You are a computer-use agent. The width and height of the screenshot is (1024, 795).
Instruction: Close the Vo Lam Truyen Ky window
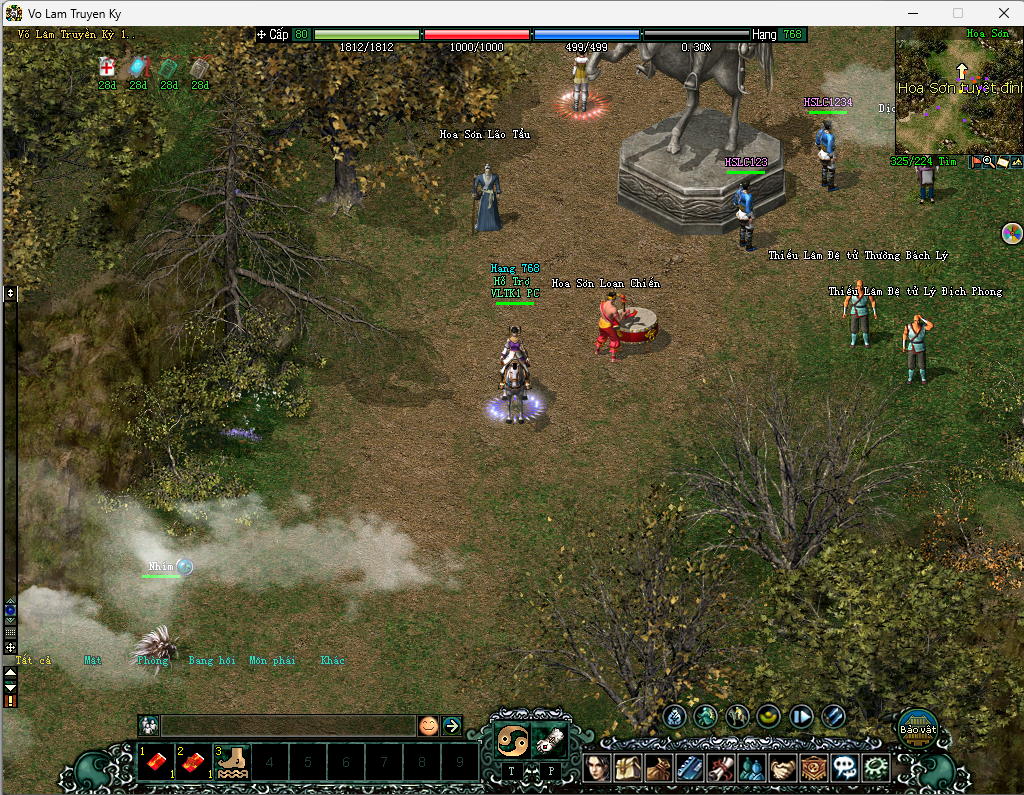point(1003,13)
